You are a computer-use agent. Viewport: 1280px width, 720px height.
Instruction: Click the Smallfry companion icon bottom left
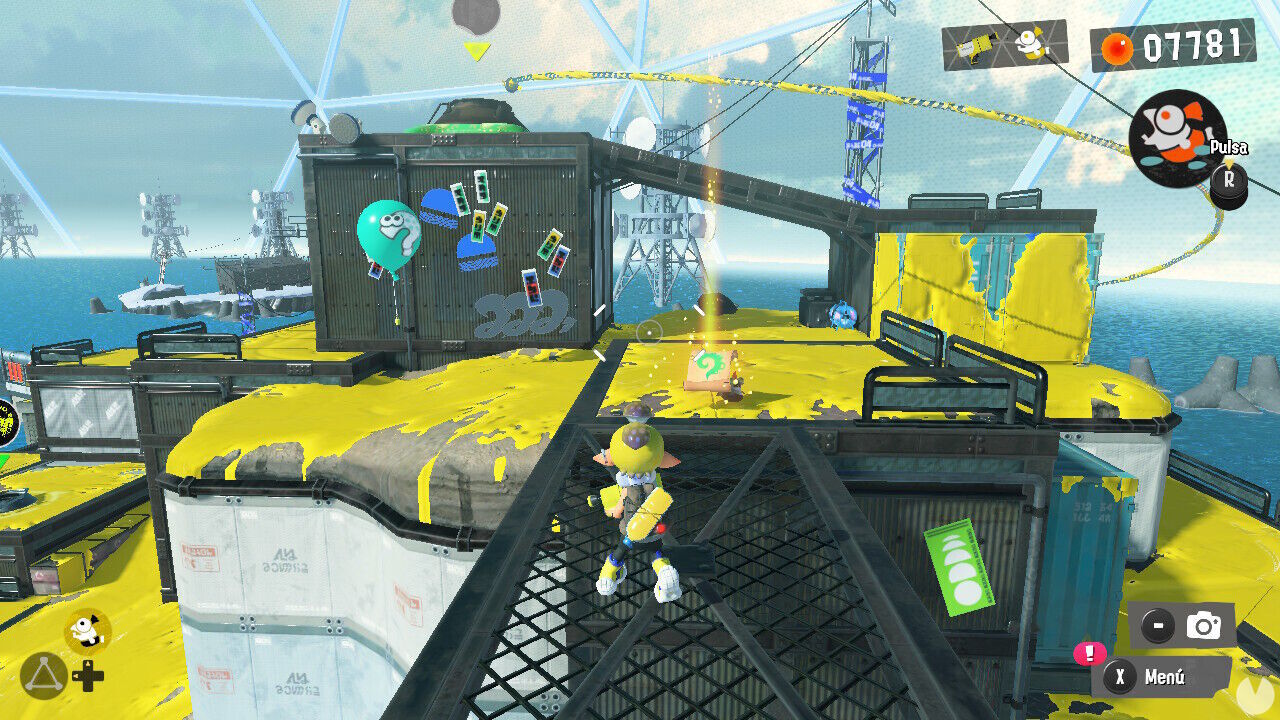pos(88,629)
